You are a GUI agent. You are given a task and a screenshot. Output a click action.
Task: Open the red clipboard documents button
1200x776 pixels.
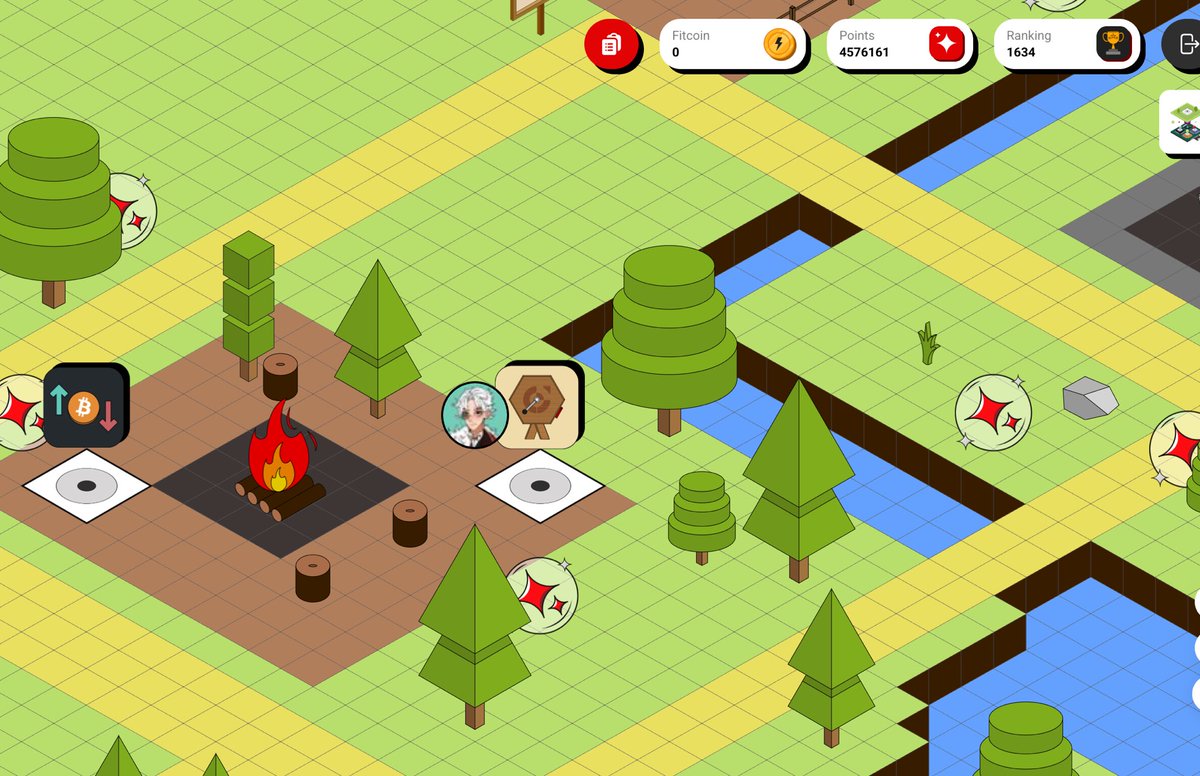pos(611,44)
